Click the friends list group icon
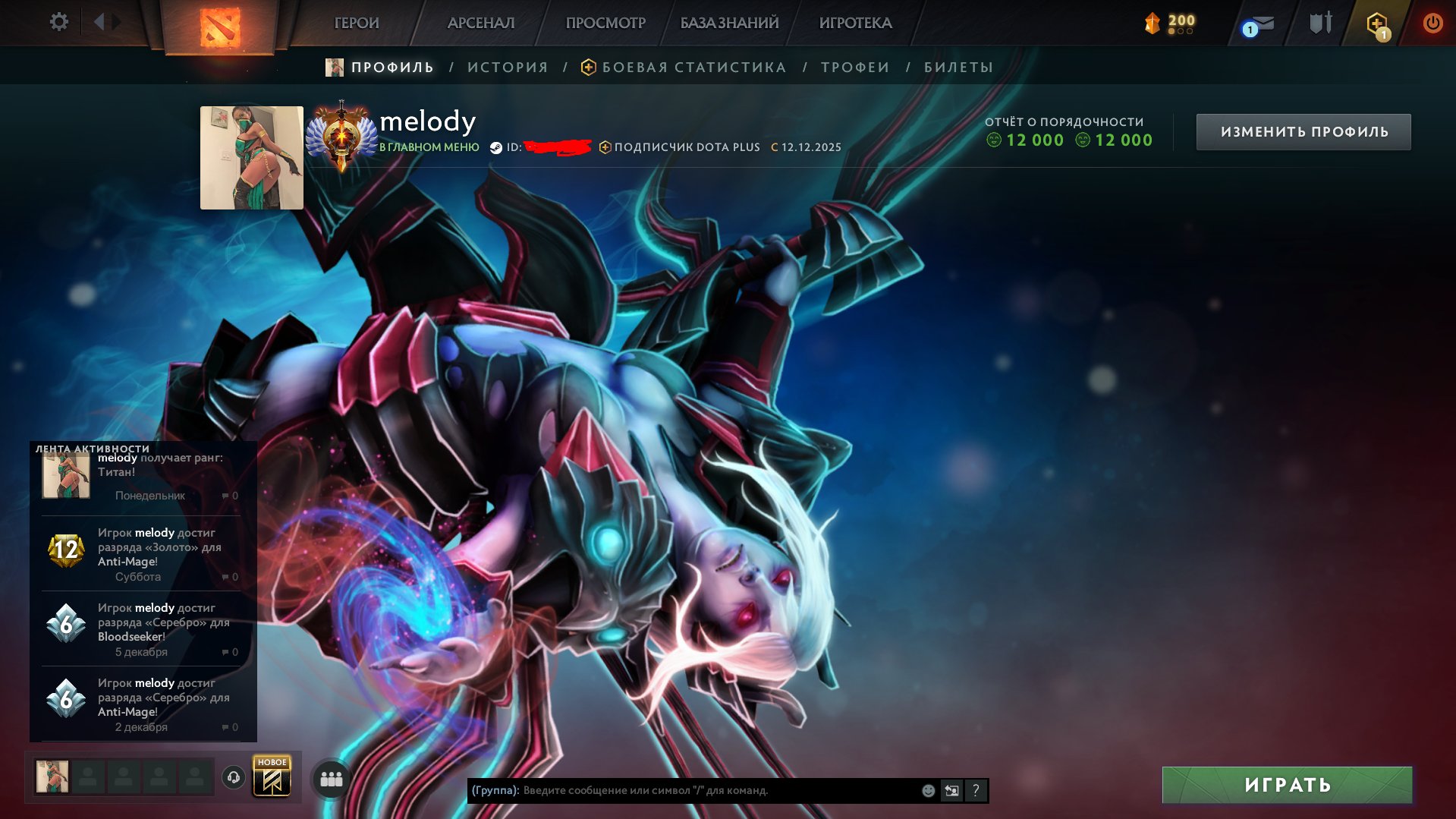This screenshot has height=819, width=1456. tap(330, 778)
